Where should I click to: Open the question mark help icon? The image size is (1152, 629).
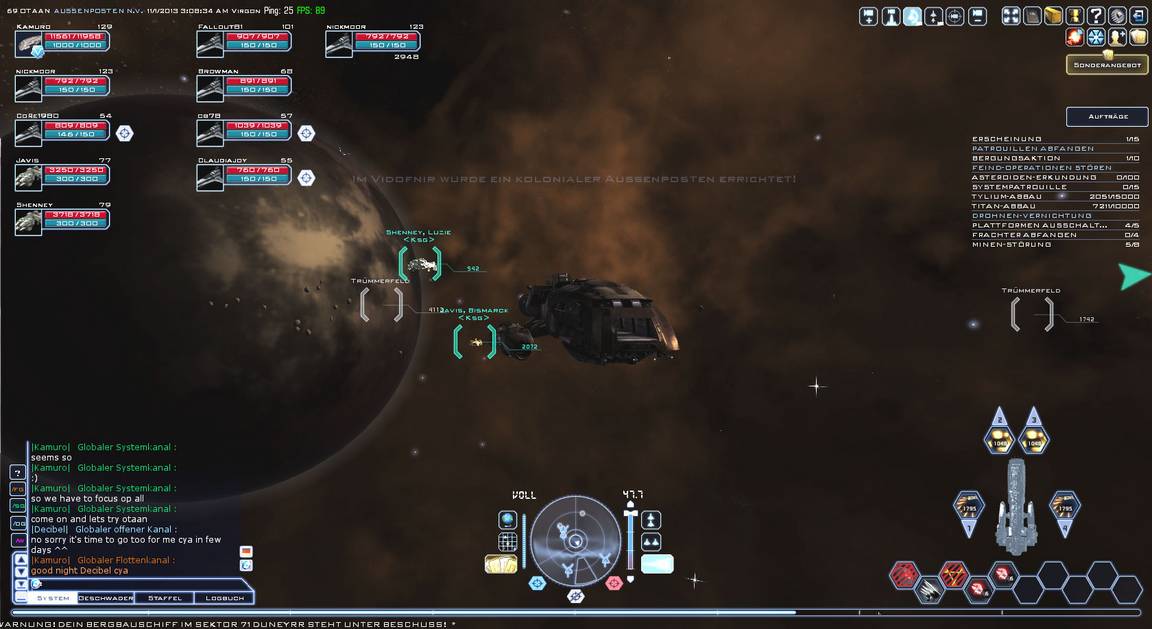1096,16
